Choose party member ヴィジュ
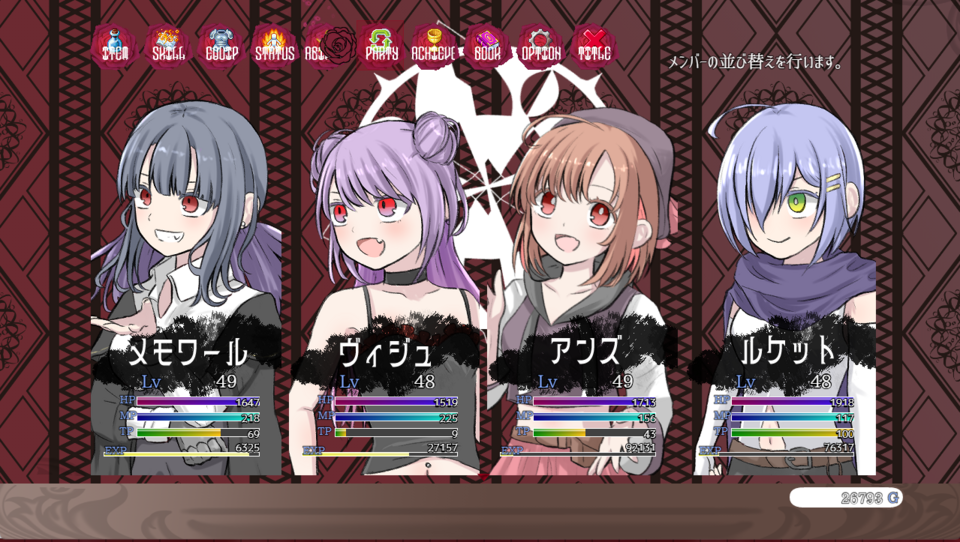 click(385, 300)
